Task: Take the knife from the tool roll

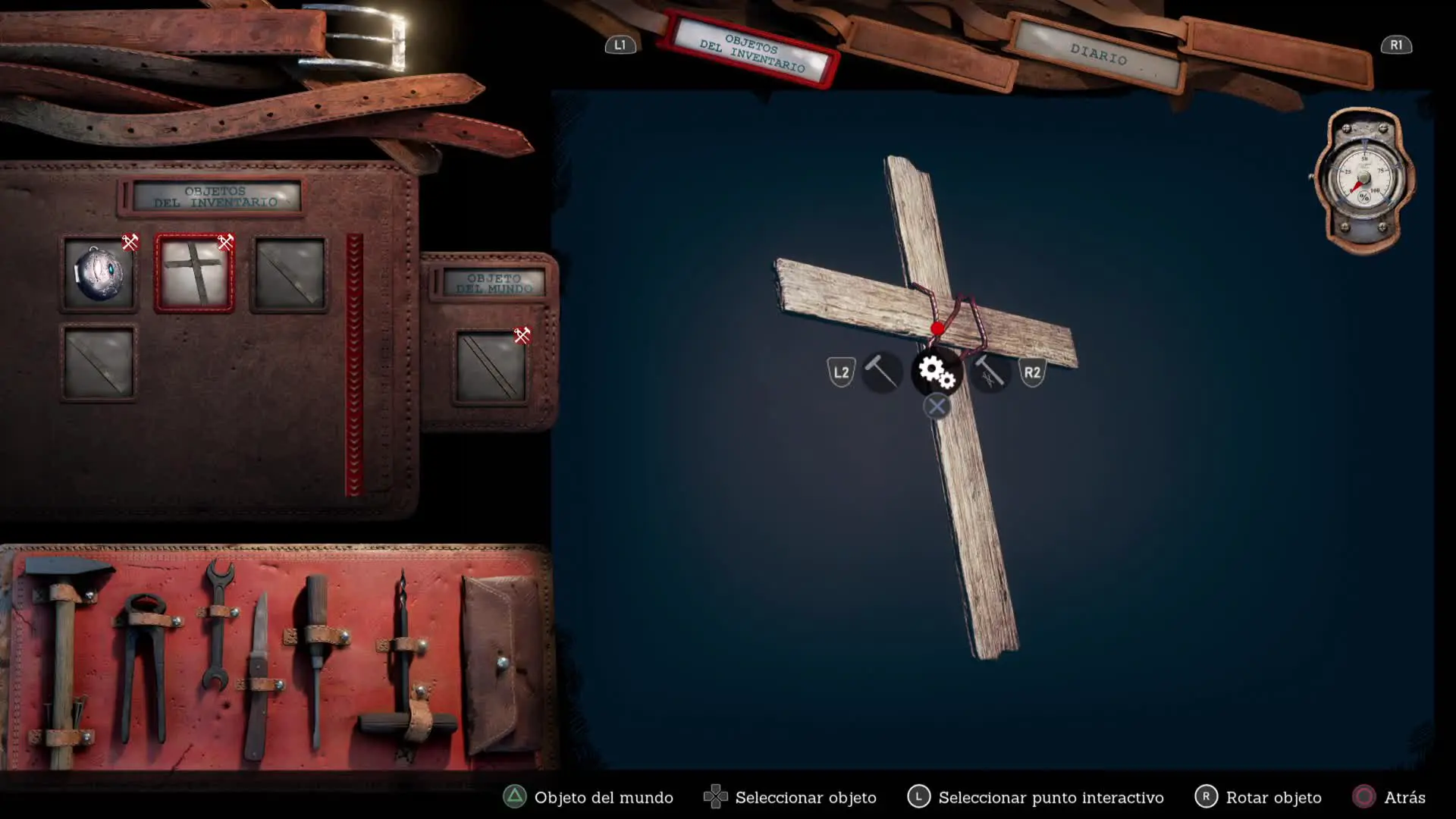Action: click(x=259, y=675)
